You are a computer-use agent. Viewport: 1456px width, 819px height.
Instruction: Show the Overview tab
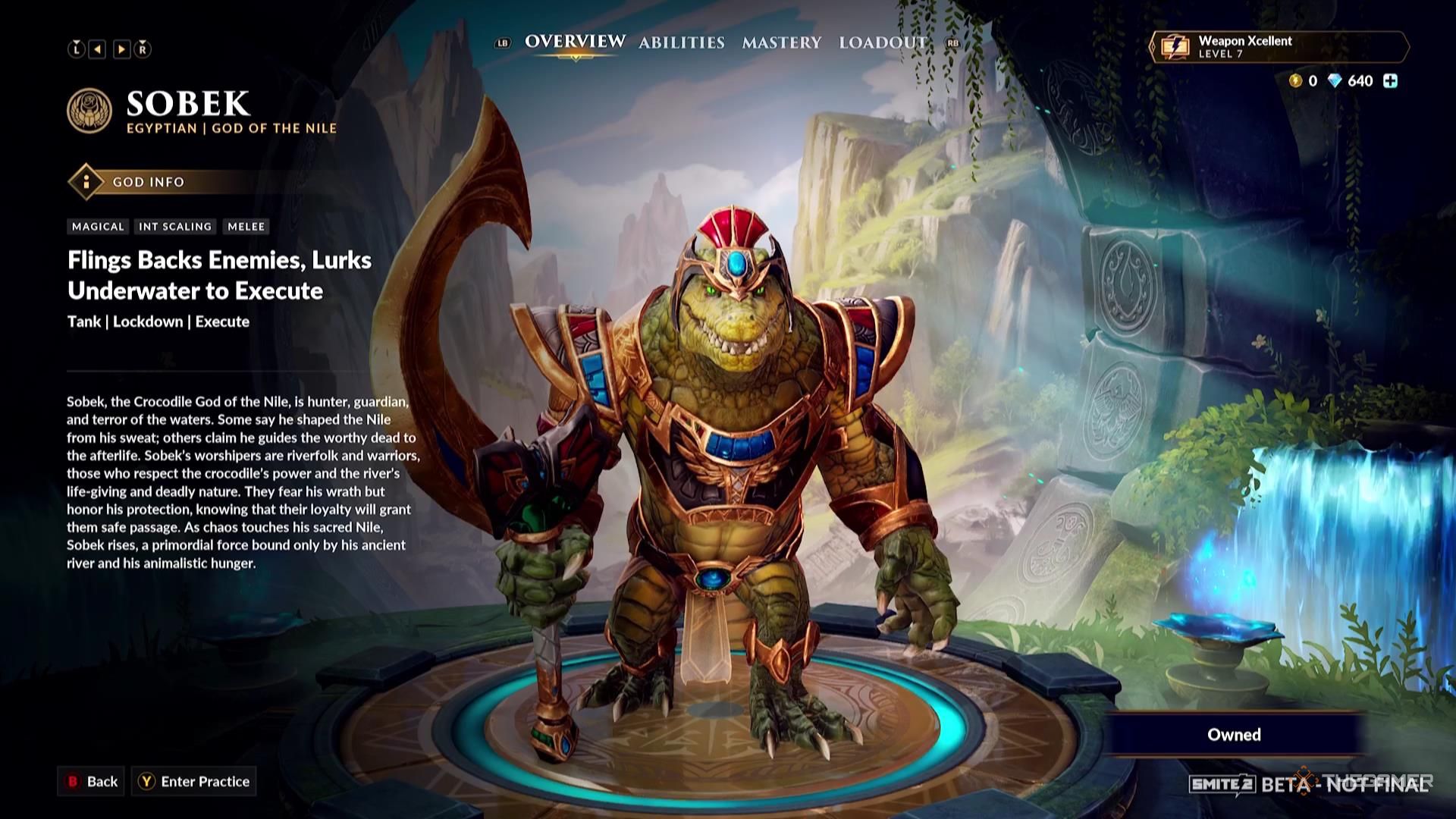tap(575, 42)
